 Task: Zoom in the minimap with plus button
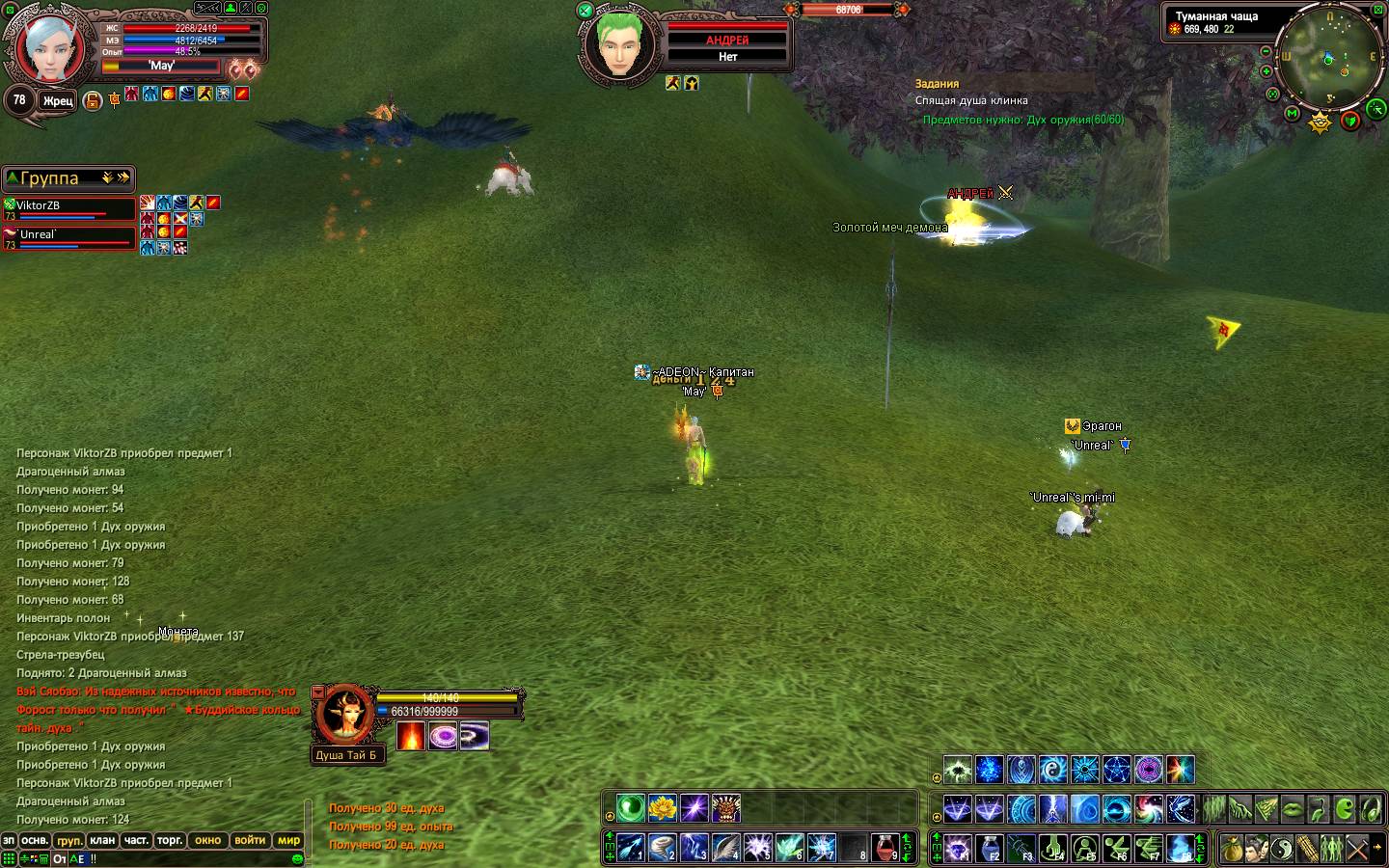[1266, 71]
